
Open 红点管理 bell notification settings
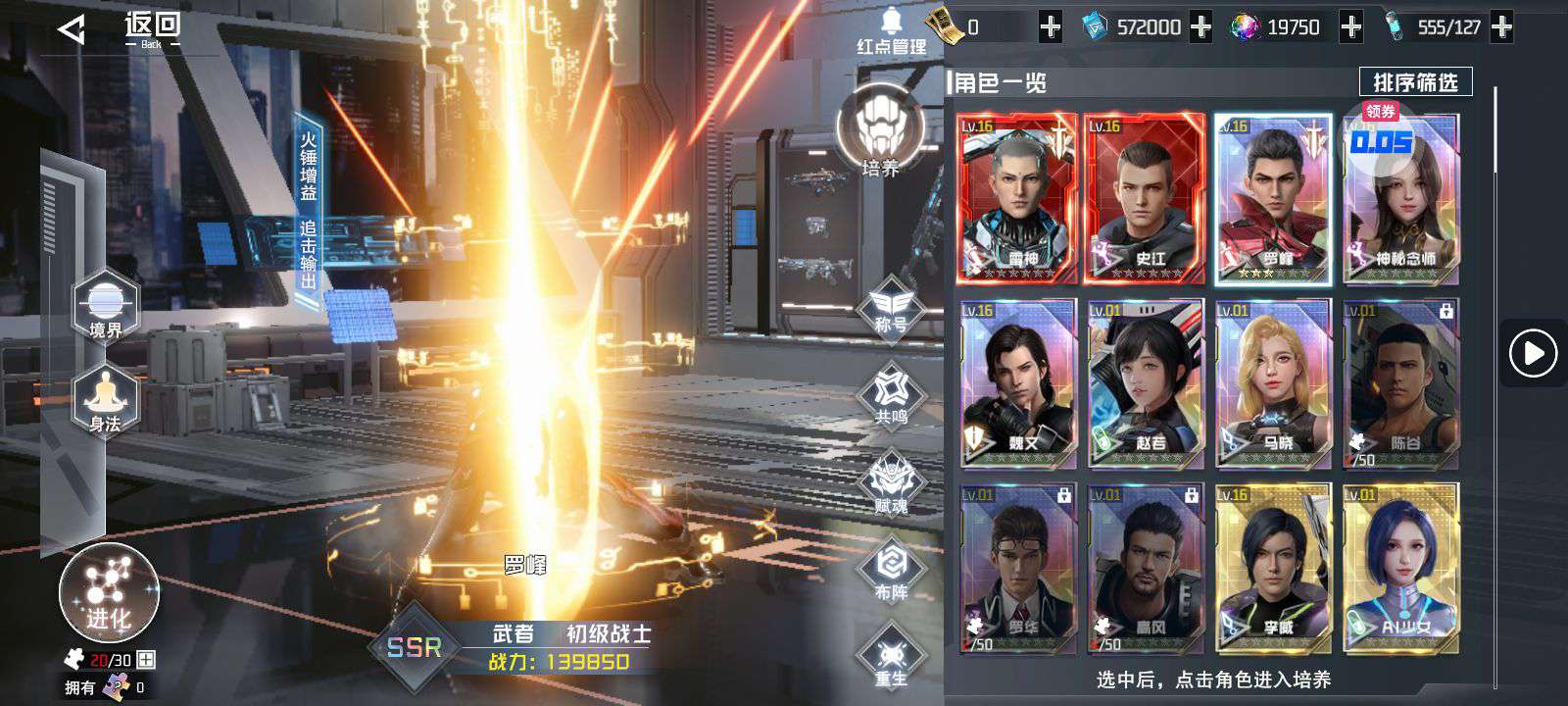[x=891, y=31]
